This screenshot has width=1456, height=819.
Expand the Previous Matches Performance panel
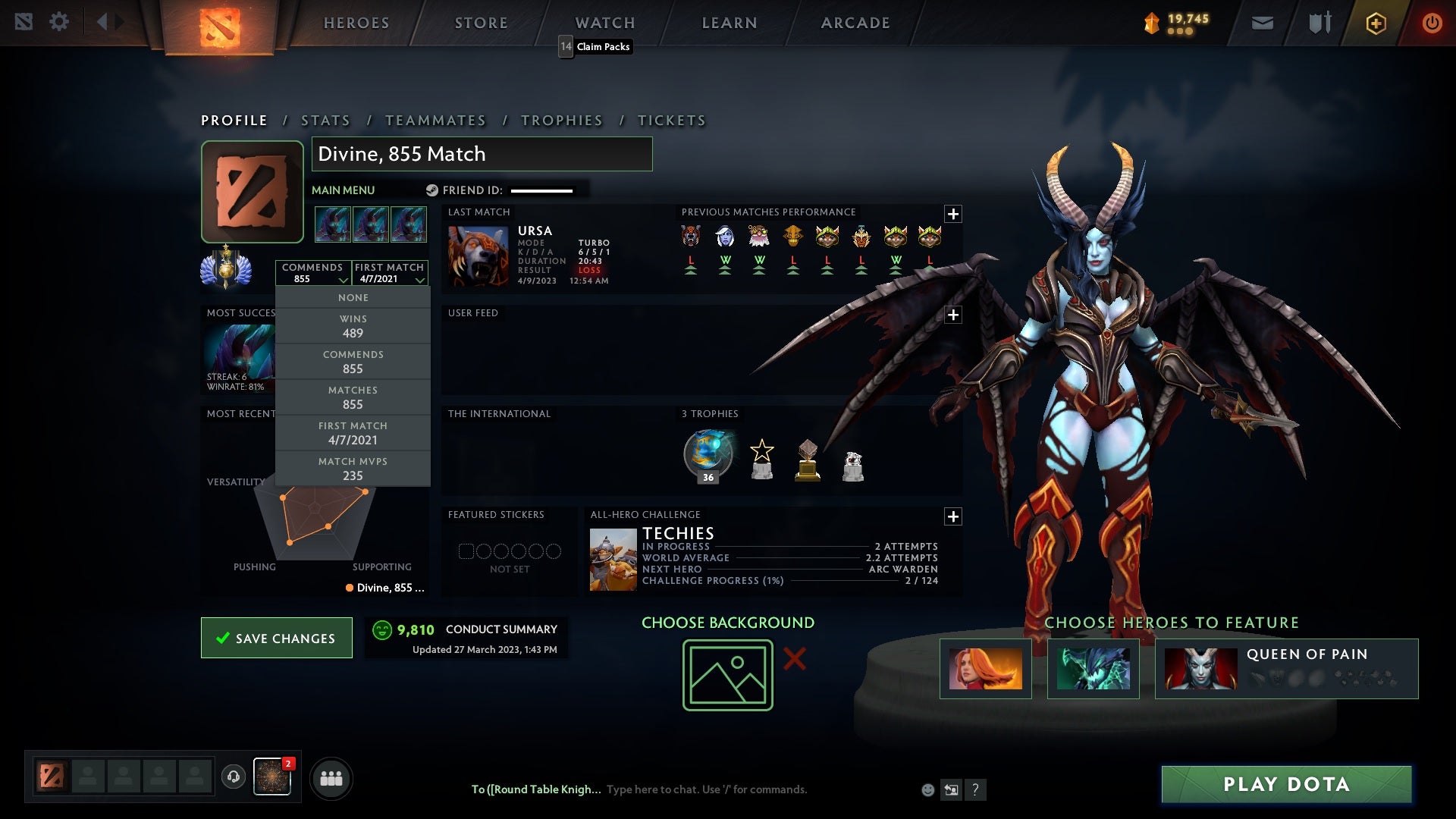[x=954, y=215]
